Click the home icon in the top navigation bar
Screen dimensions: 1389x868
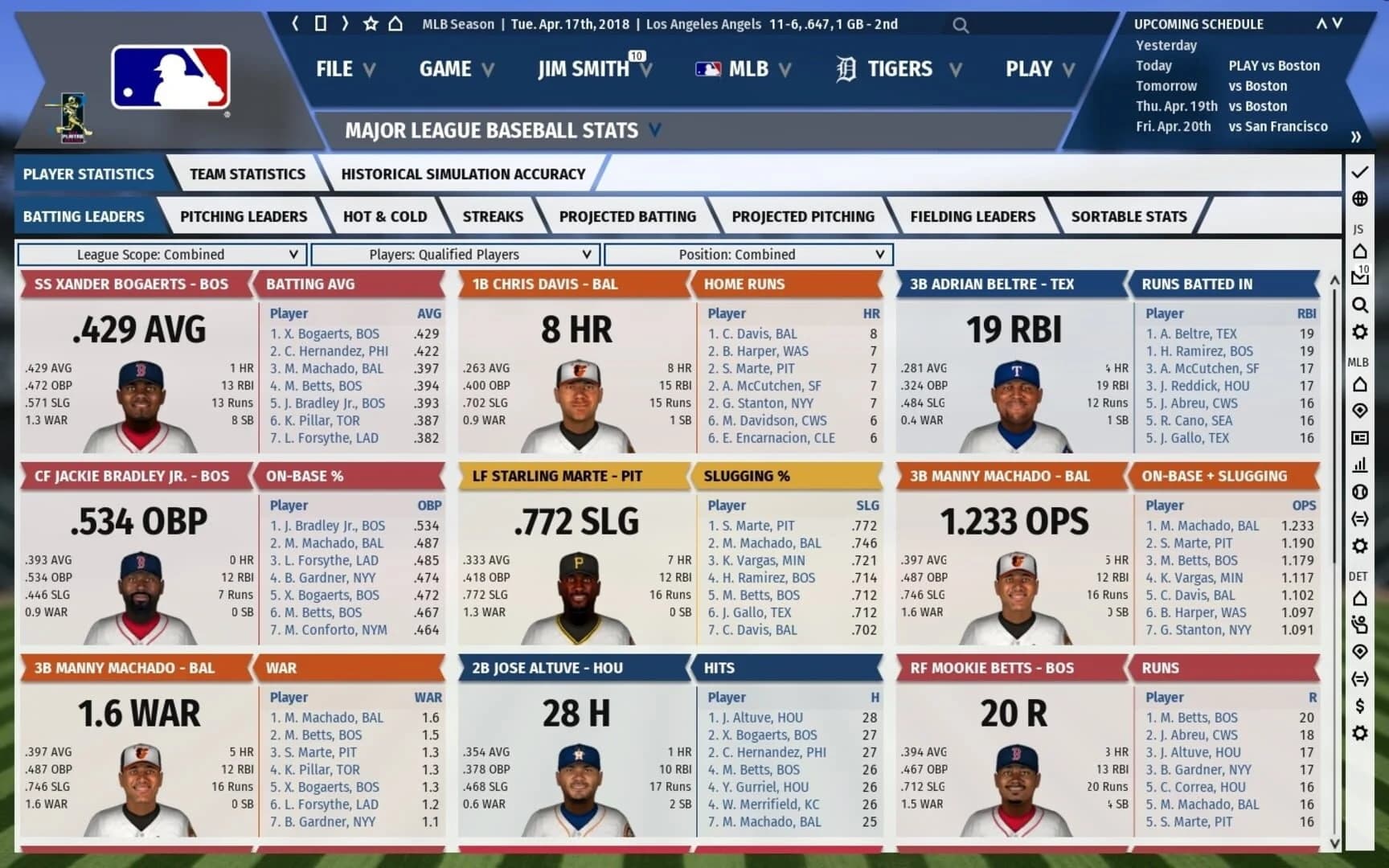(395, 23)
